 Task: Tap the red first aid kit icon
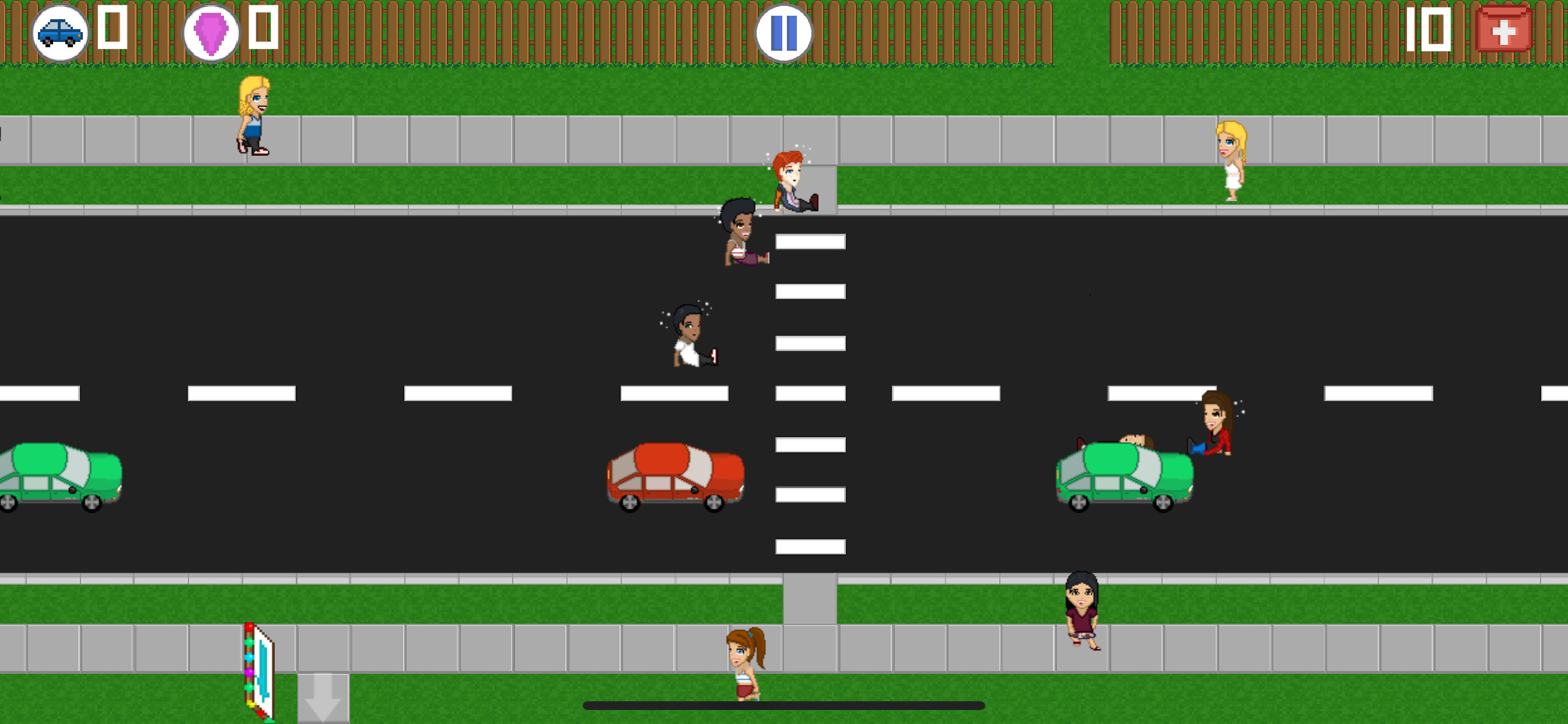(1503, 30)
